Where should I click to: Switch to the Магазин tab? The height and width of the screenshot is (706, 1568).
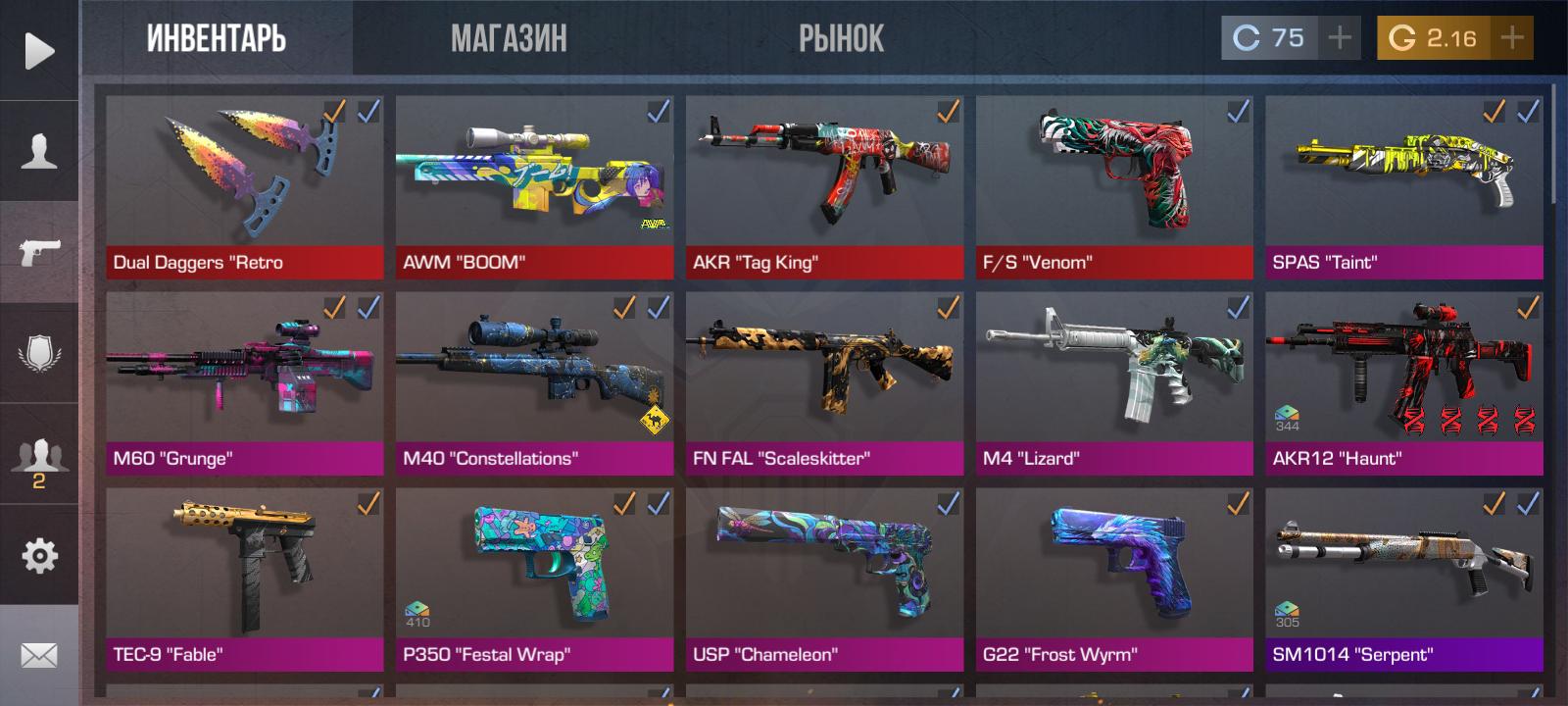[x=509, y=39]
